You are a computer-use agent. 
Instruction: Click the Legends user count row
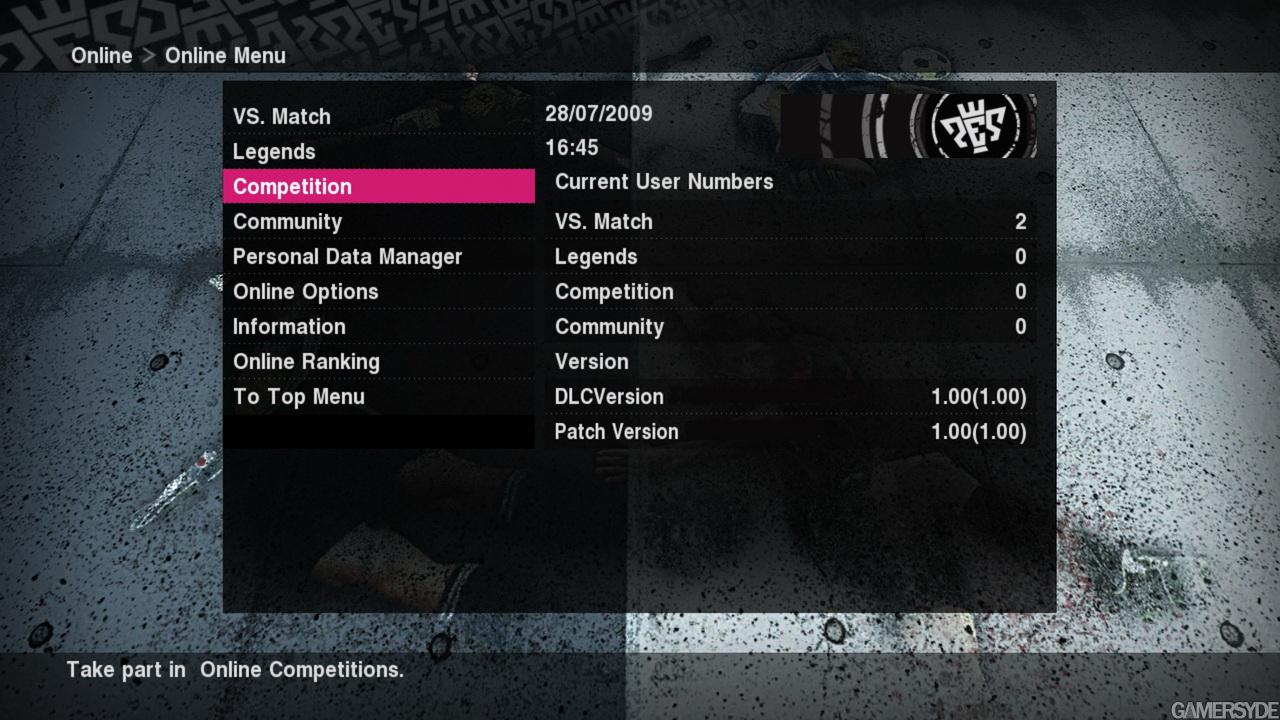(700, 256)
